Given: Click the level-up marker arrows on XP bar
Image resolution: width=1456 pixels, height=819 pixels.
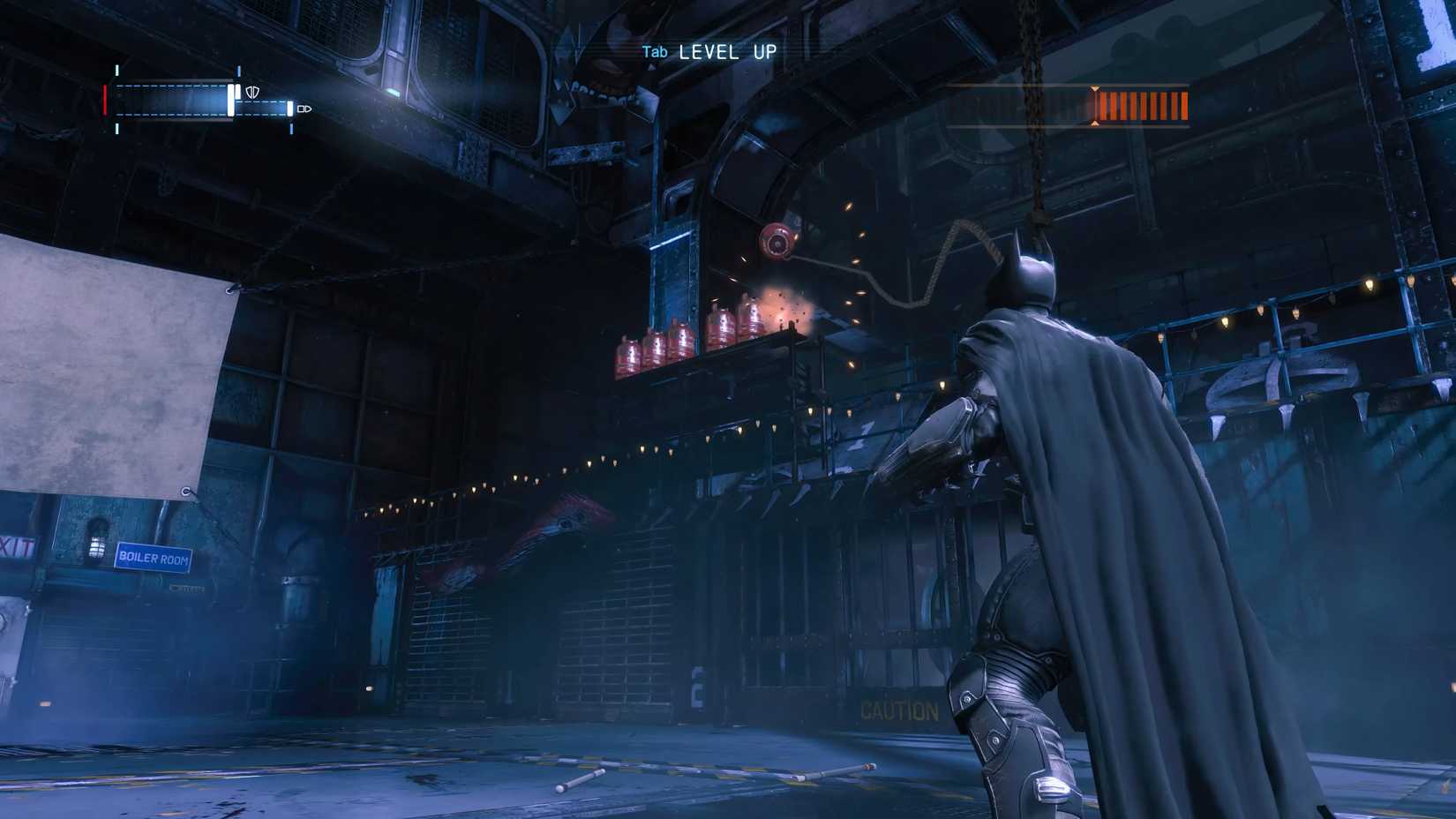Looking at the screenshot, I should click(1096, 106).
